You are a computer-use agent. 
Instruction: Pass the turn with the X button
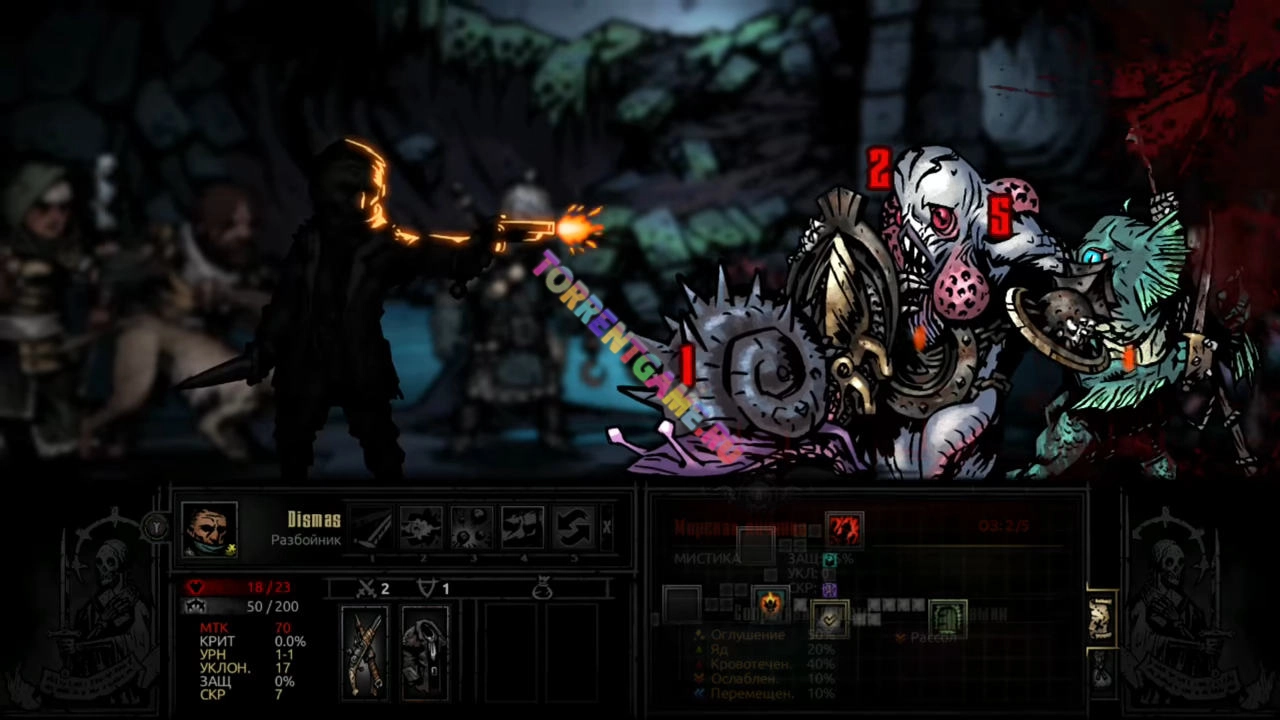607,527
